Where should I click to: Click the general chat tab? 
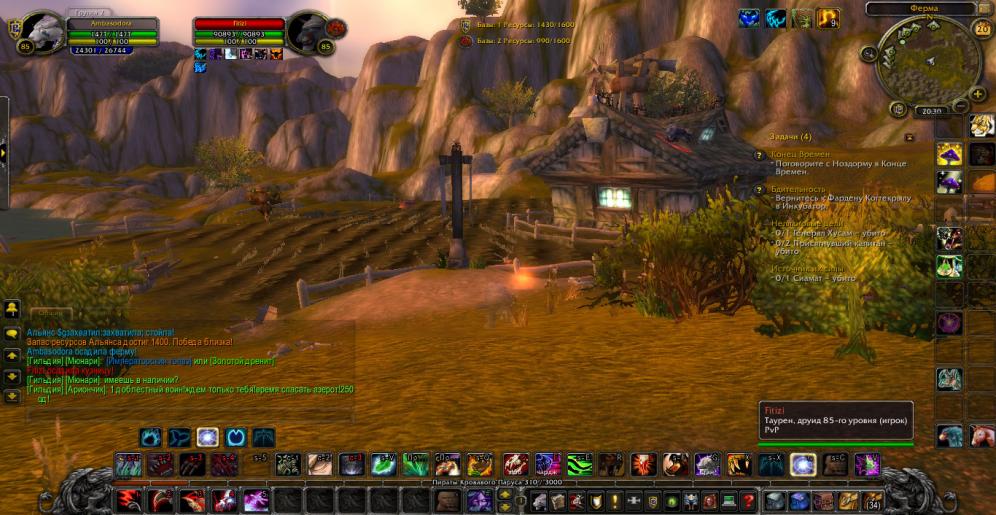pyautogui.click(x=50, y=313)
